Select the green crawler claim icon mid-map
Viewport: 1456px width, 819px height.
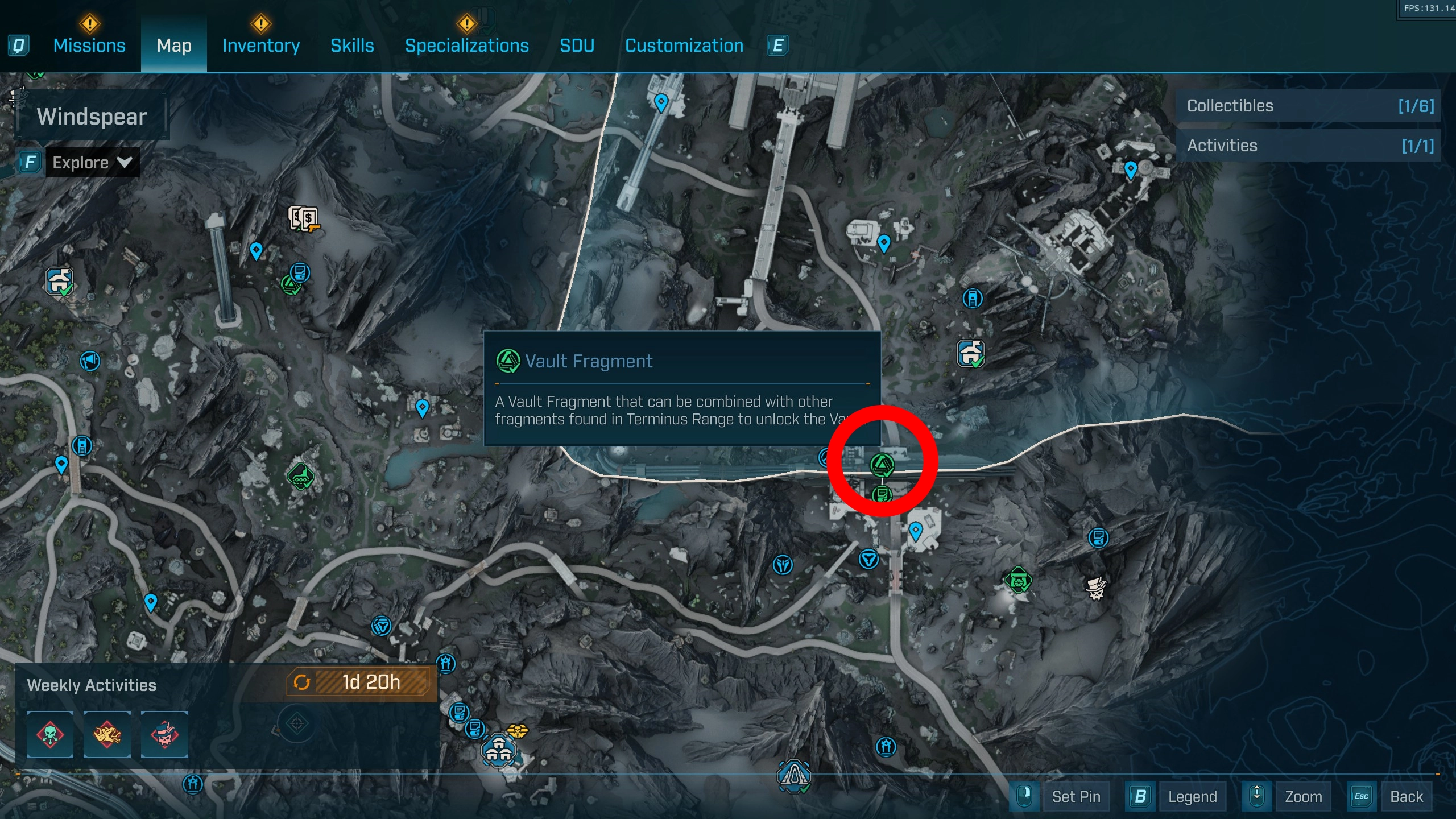pos(301,478)
